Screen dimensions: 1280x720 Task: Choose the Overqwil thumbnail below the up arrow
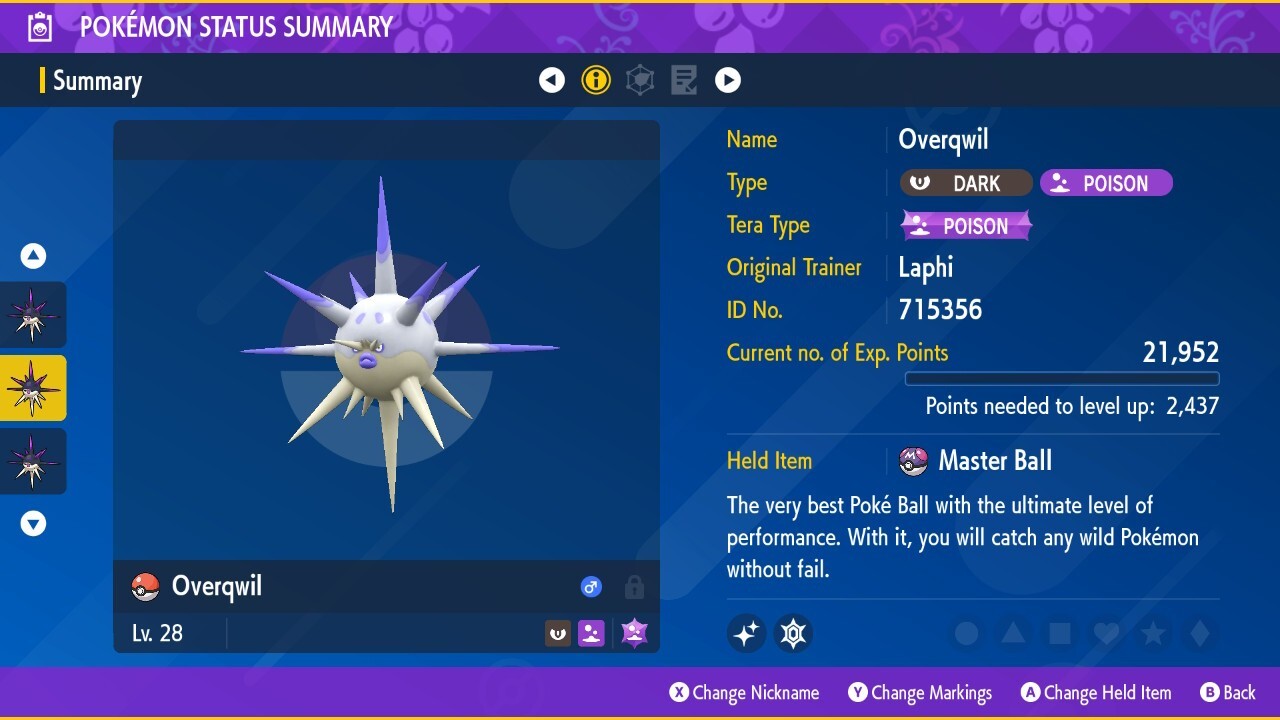coord(33,315)
